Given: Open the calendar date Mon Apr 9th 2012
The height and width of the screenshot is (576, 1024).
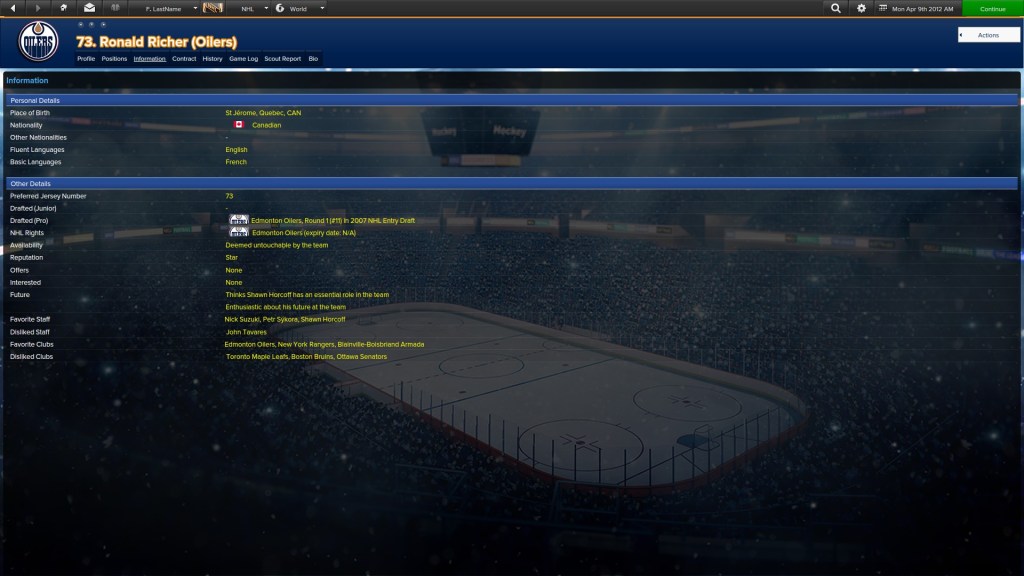Looking at the screenshot, I should pyautogui.click(x=918, y=9).
